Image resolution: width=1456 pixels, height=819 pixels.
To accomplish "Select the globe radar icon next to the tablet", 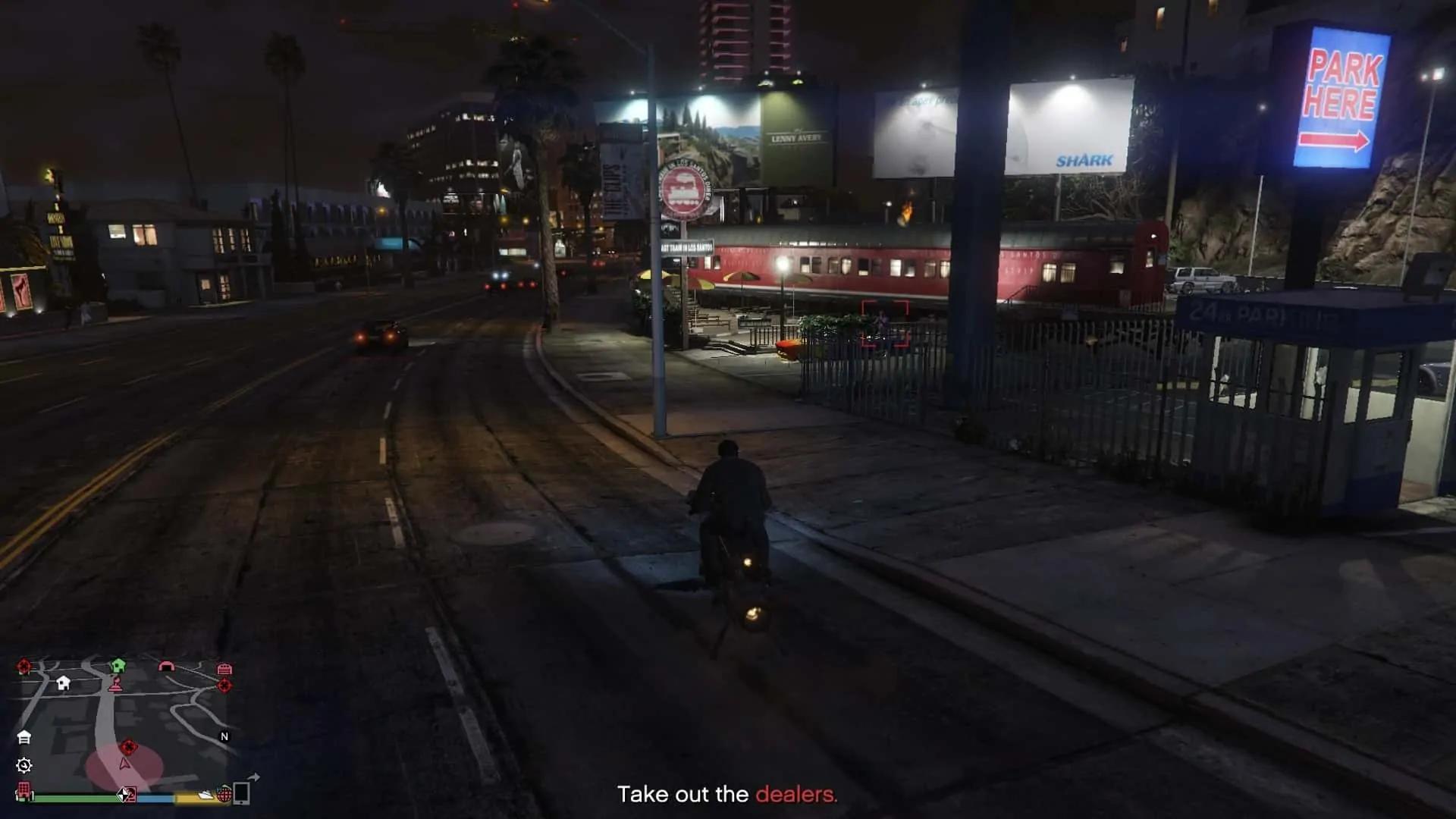I will pyautogui.click(x=224, y=795).
